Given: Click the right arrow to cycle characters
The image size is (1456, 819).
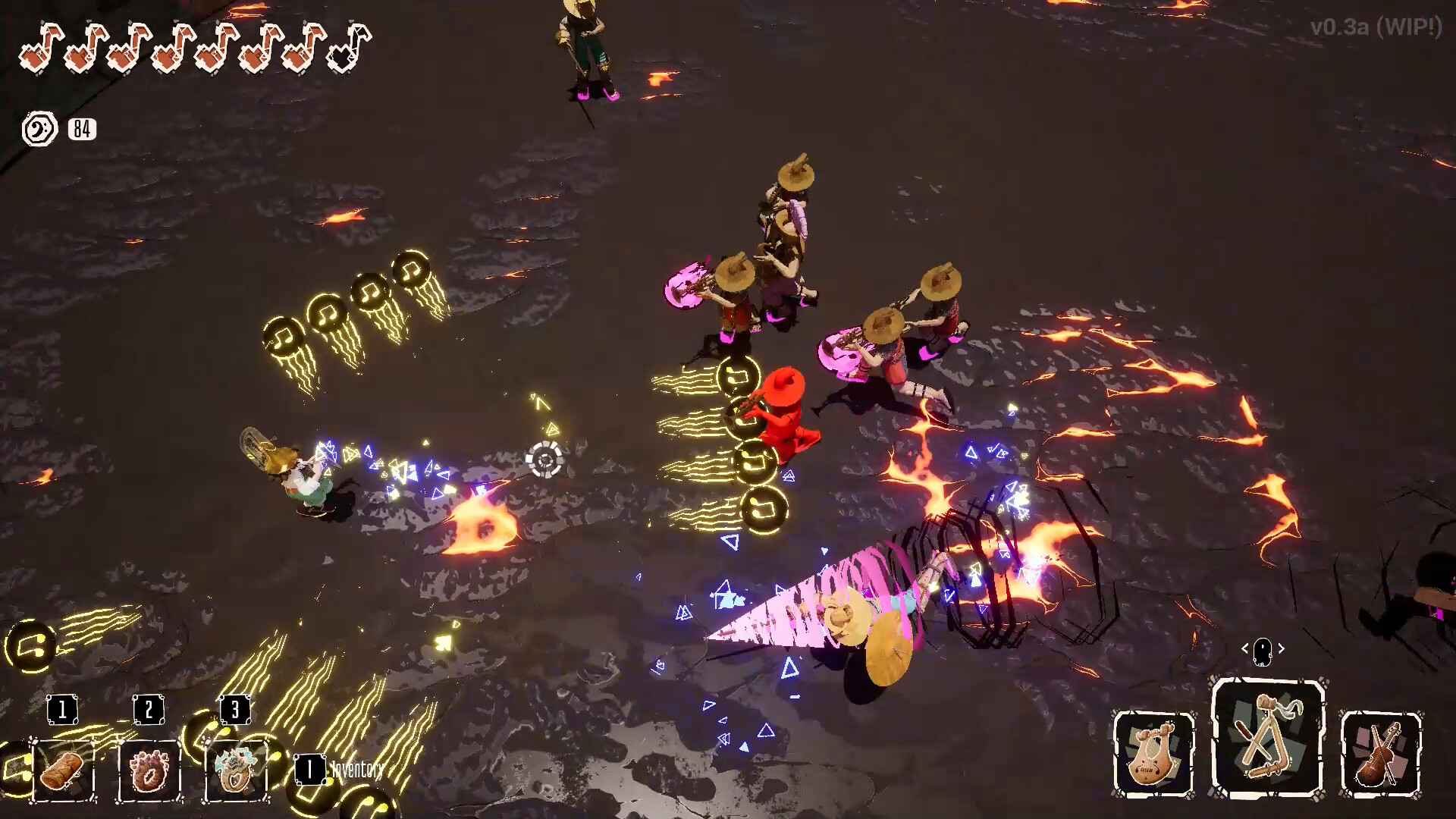Looking at the screenshot, I should click(x=1282, y=648).
